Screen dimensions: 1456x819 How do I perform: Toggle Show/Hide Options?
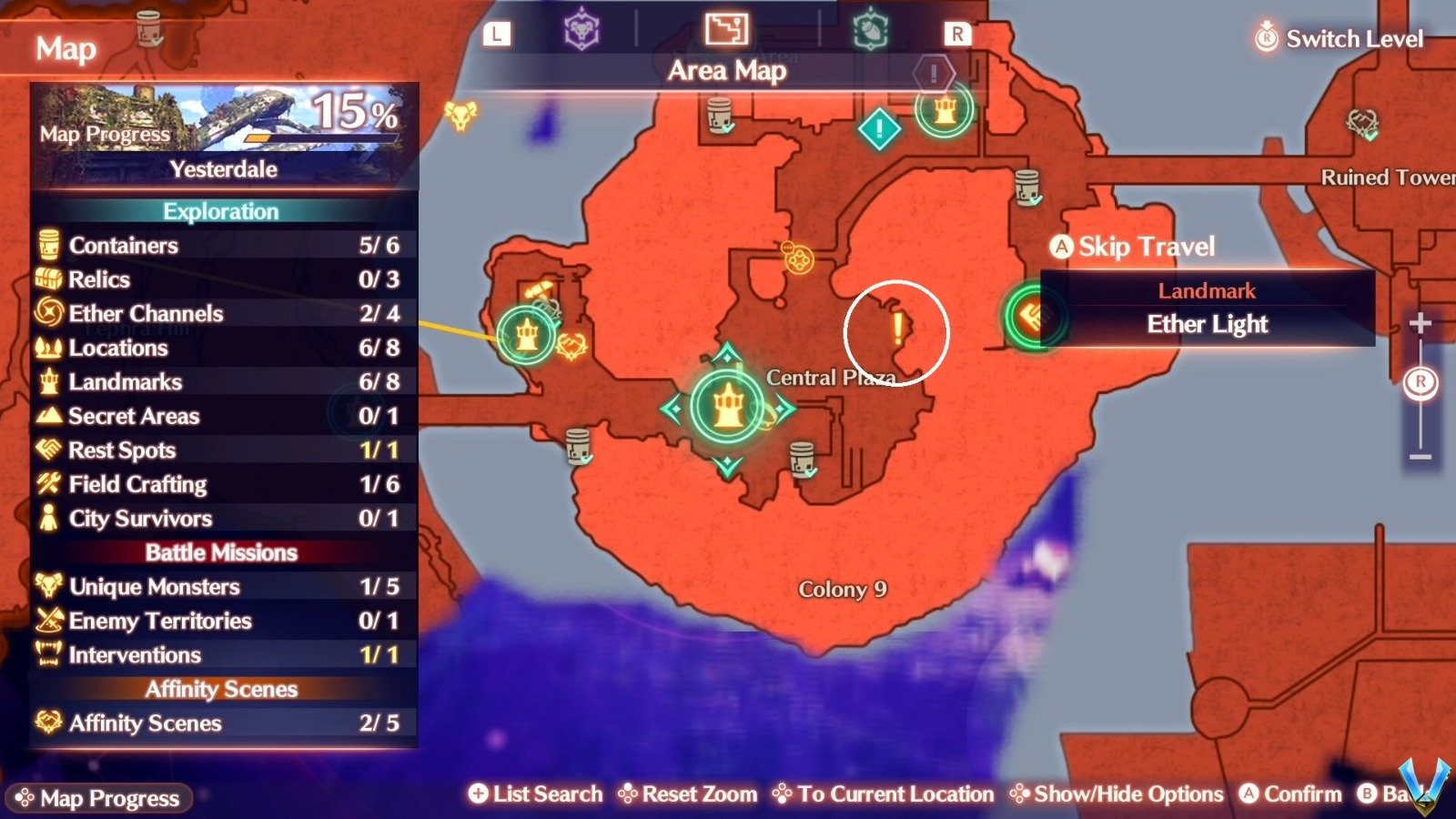[1117, 794]
